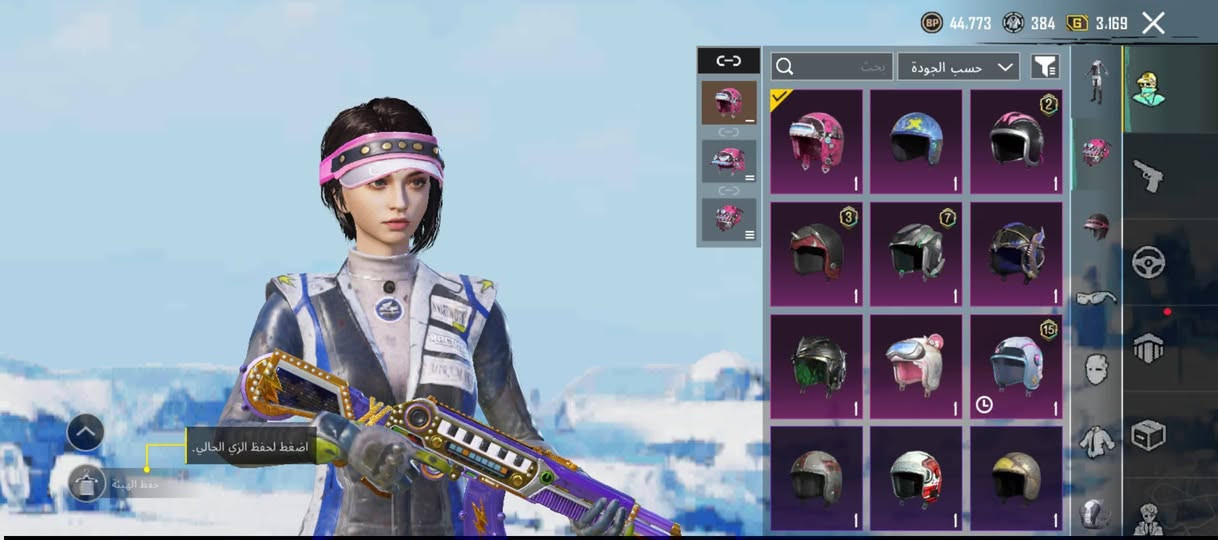Pick the helmet with the clock timer icon
This screenshot has height=540, width=1218.
(x=1016, y=366)
